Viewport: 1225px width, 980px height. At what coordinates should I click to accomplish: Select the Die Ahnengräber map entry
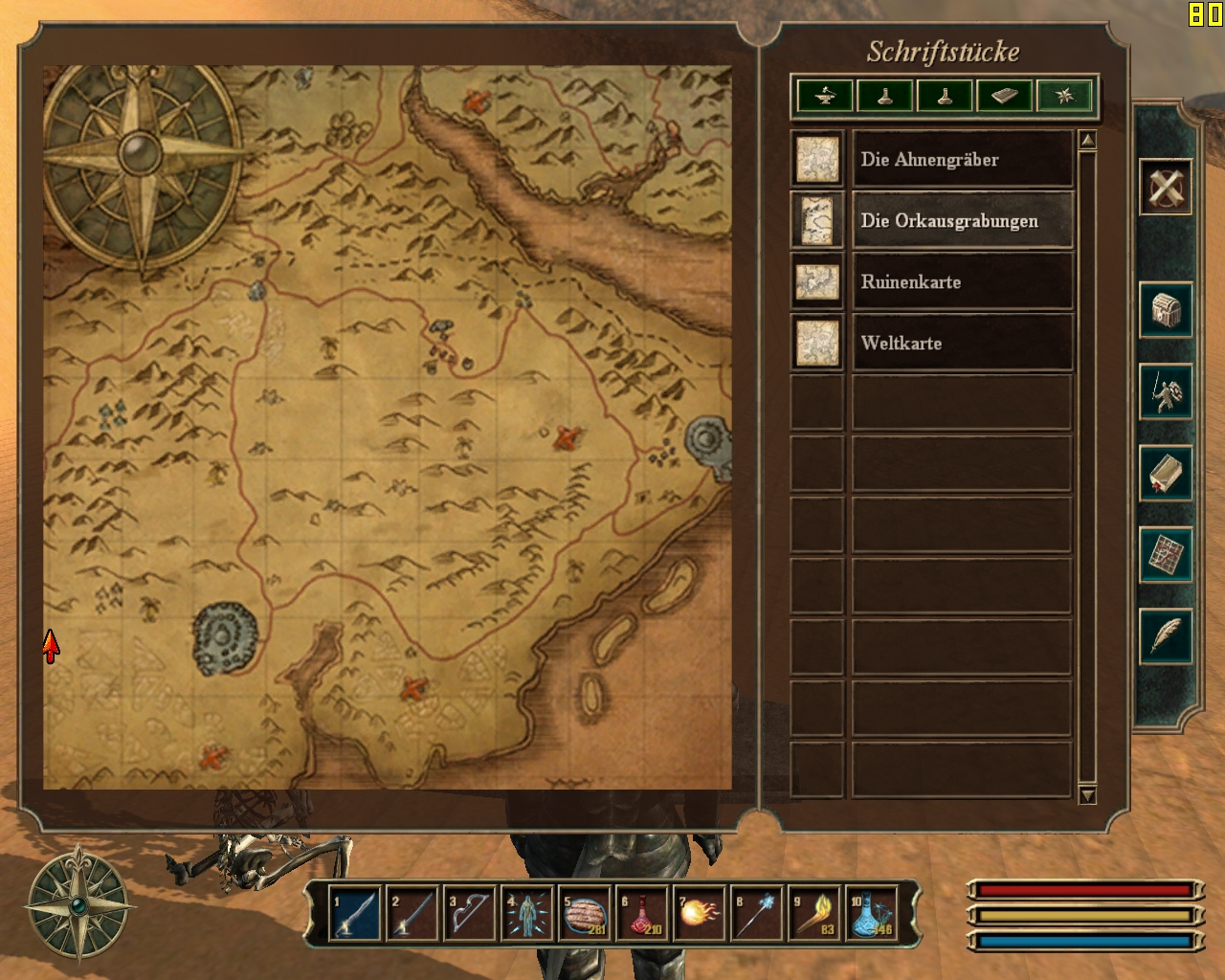pyautogui.click(x=962, y=159)
